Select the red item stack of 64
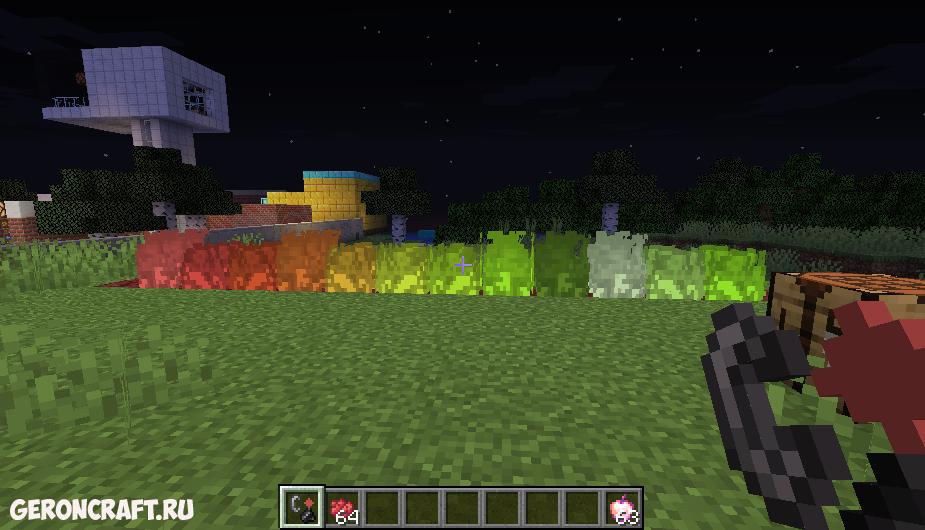925x530 pixels. coord(342,507)
